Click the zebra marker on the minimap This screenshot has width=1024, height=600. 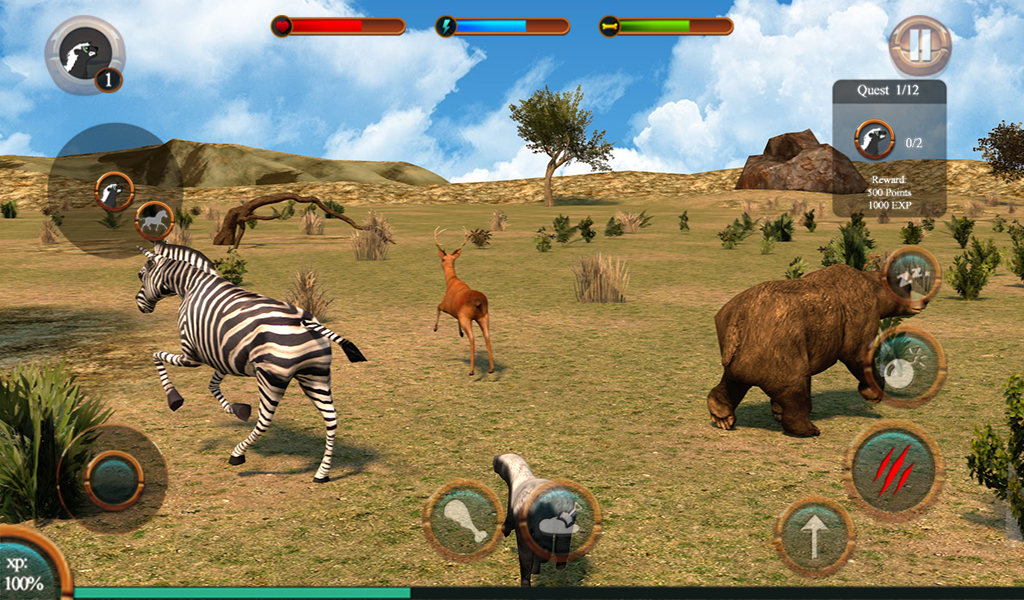click(x=153, y=220)
